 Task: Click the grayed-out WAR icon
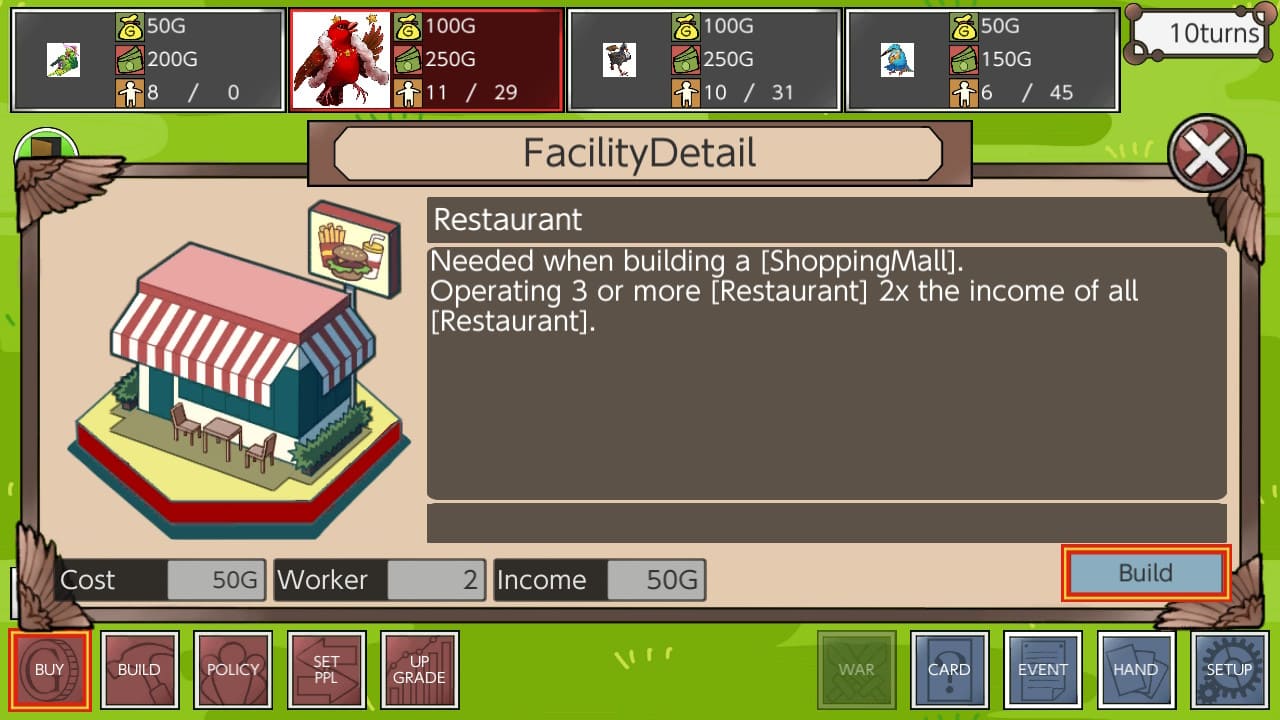(x=855, y=669)
